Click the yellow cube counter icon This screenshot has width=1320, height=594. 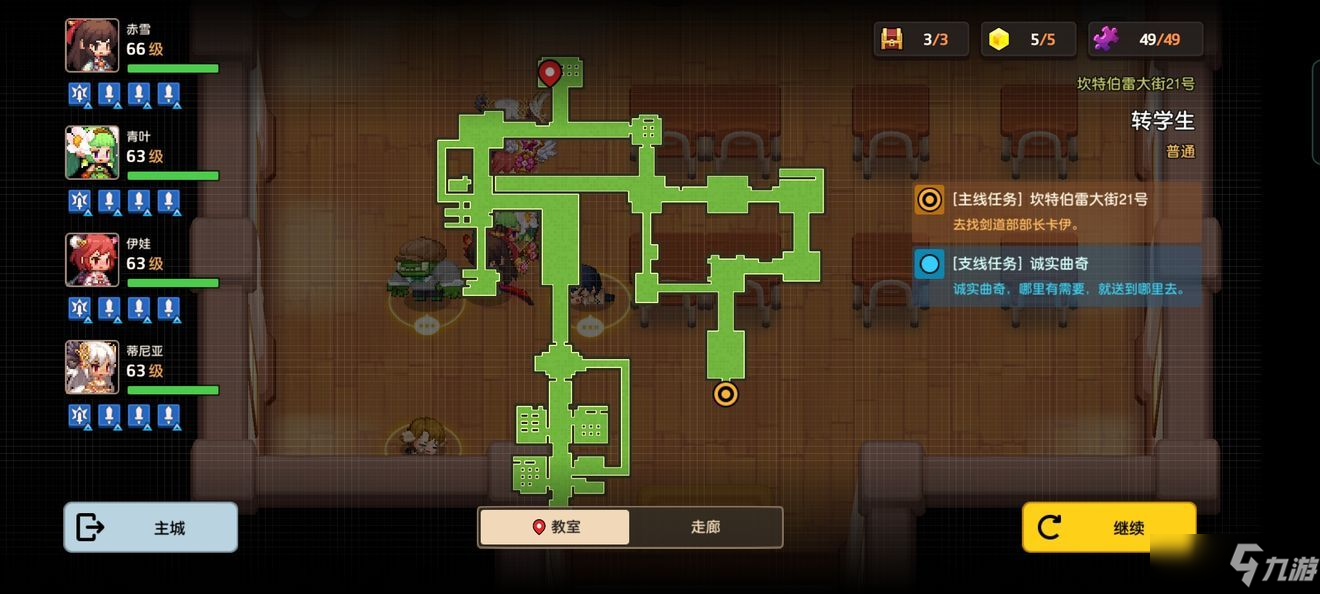point(998,40)
